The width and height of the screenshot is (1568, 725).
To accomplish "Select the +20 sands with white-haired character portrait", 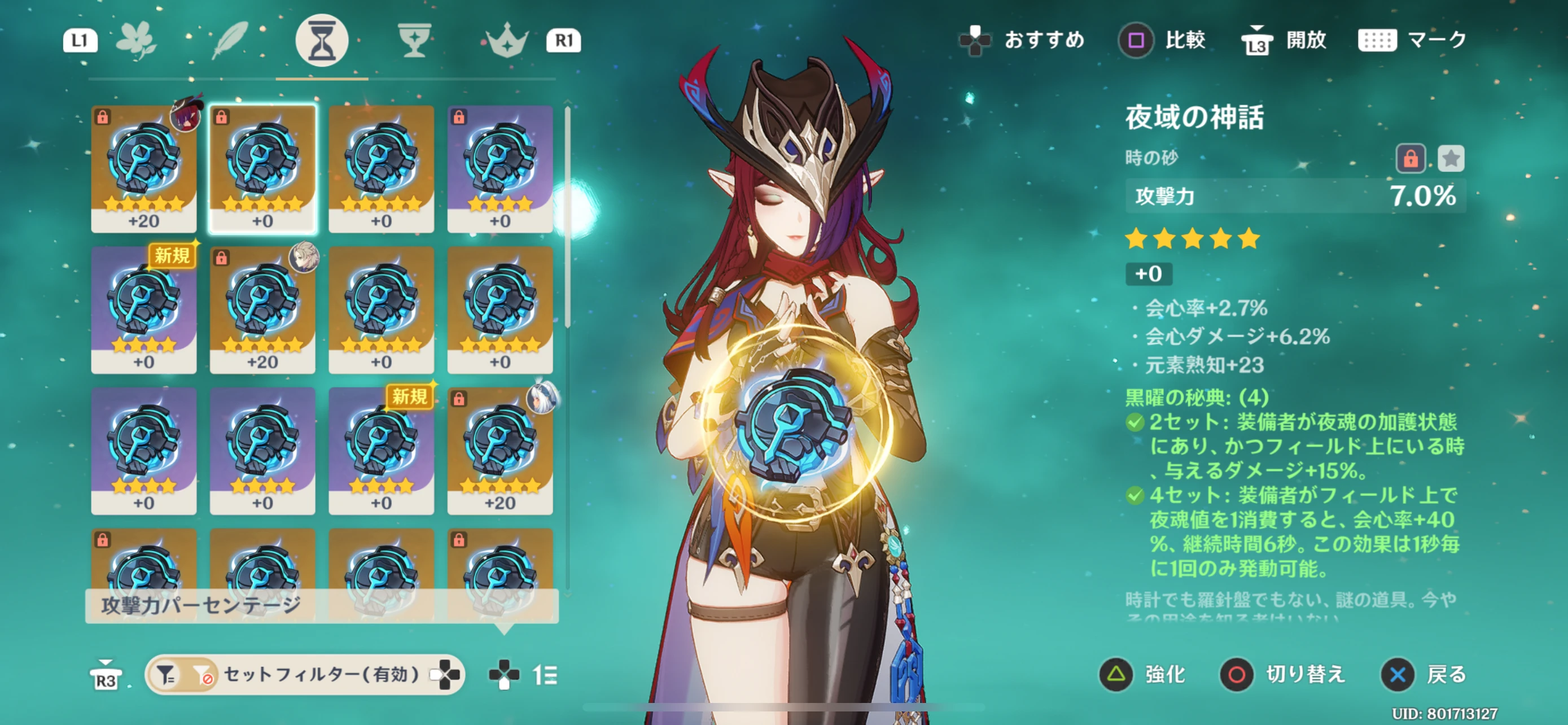I will [x=500, y=451].
